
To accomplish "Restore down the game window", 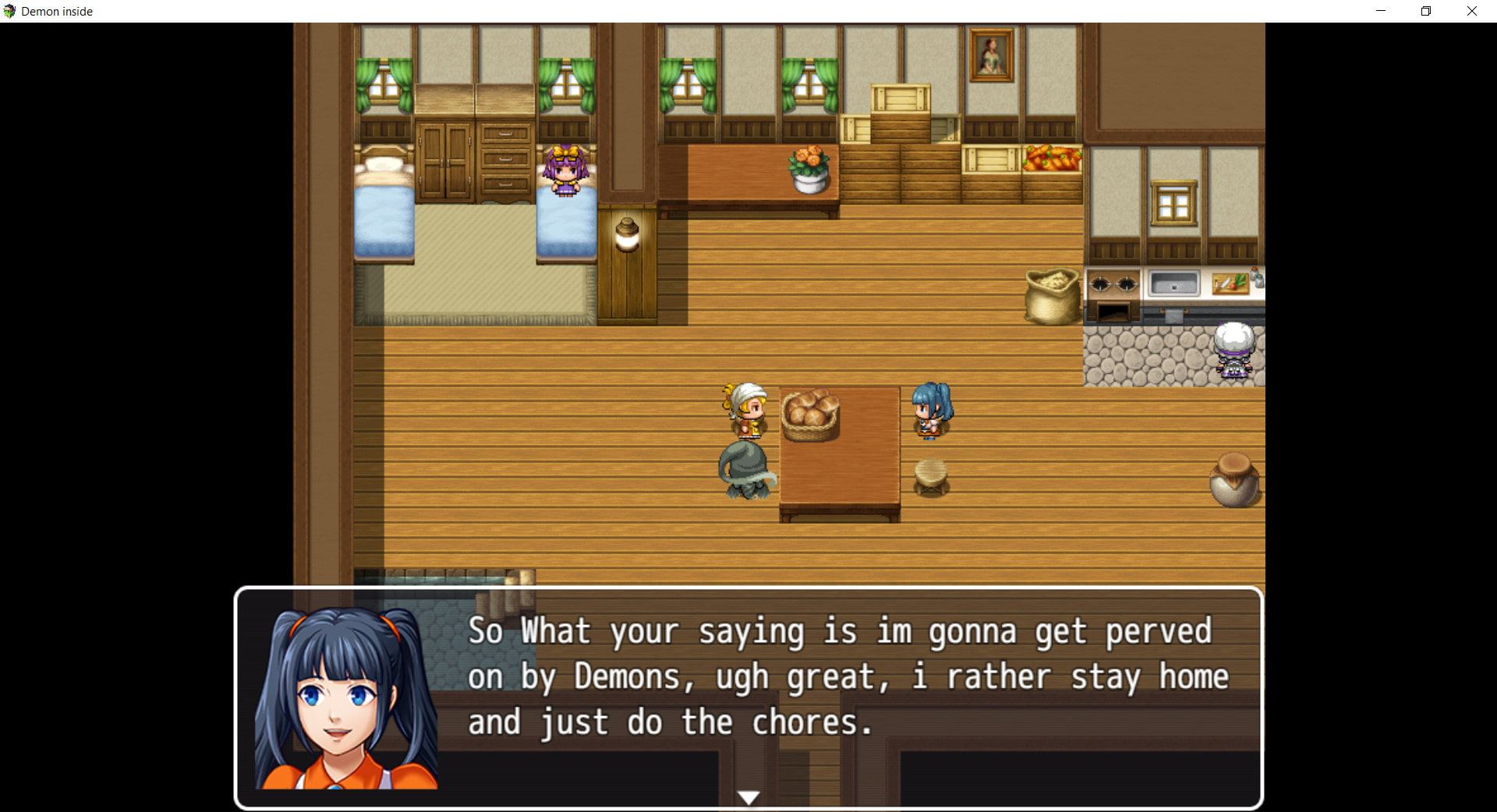I will click(1426, 11).
